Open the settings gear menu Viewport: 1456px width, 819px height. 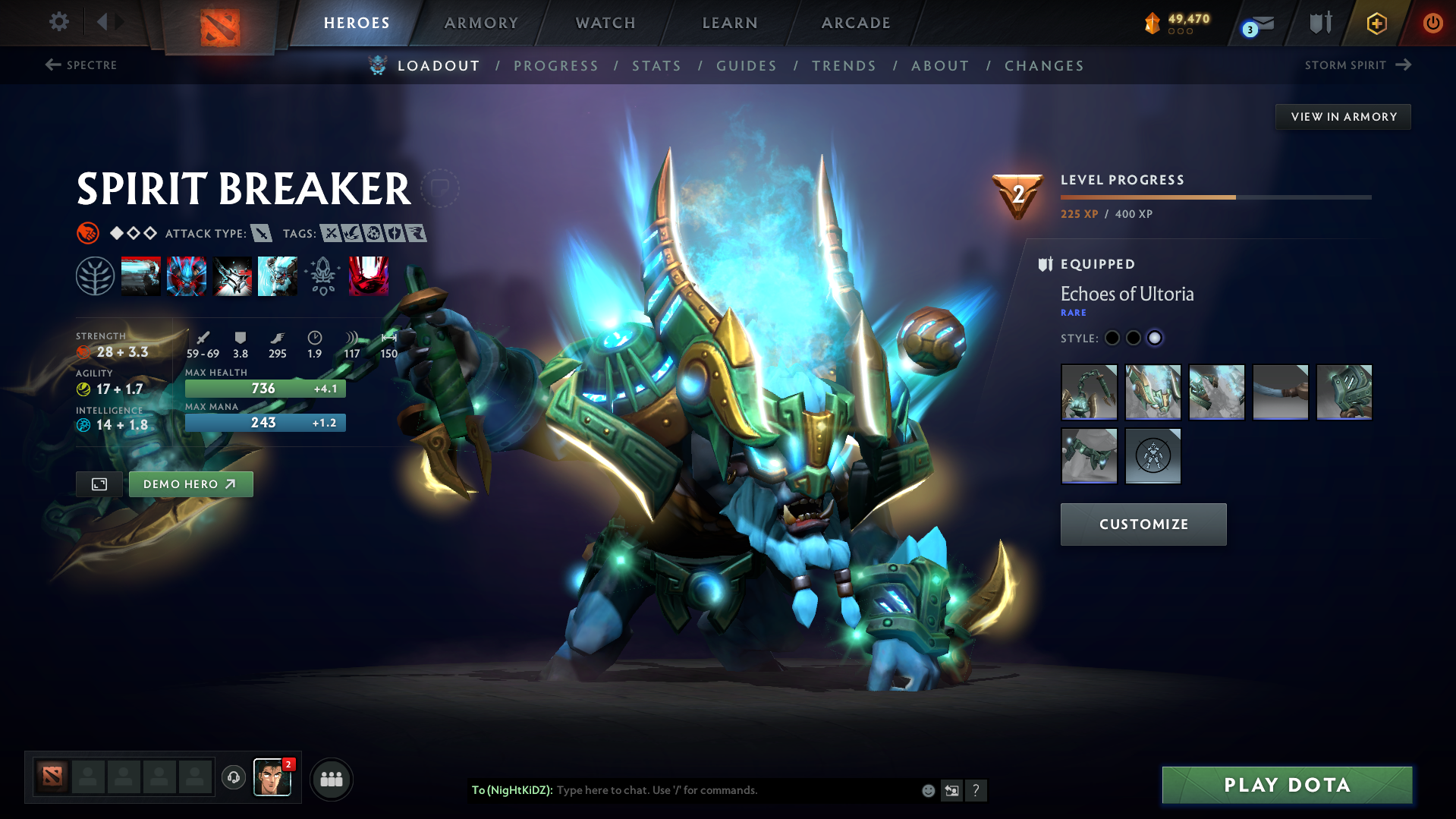[x=58, y=22]
